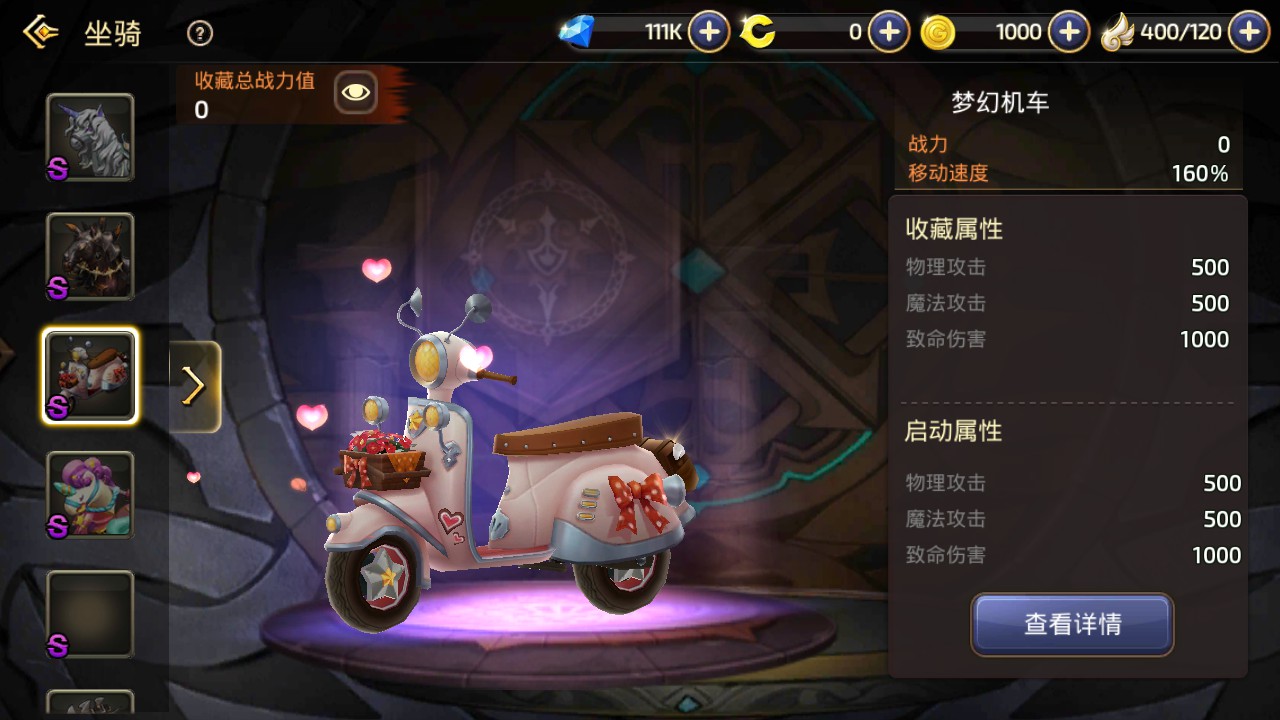The image size is (1280, 720).
Task: Open the 坐骑 menu title
Action: click(114, 33)
